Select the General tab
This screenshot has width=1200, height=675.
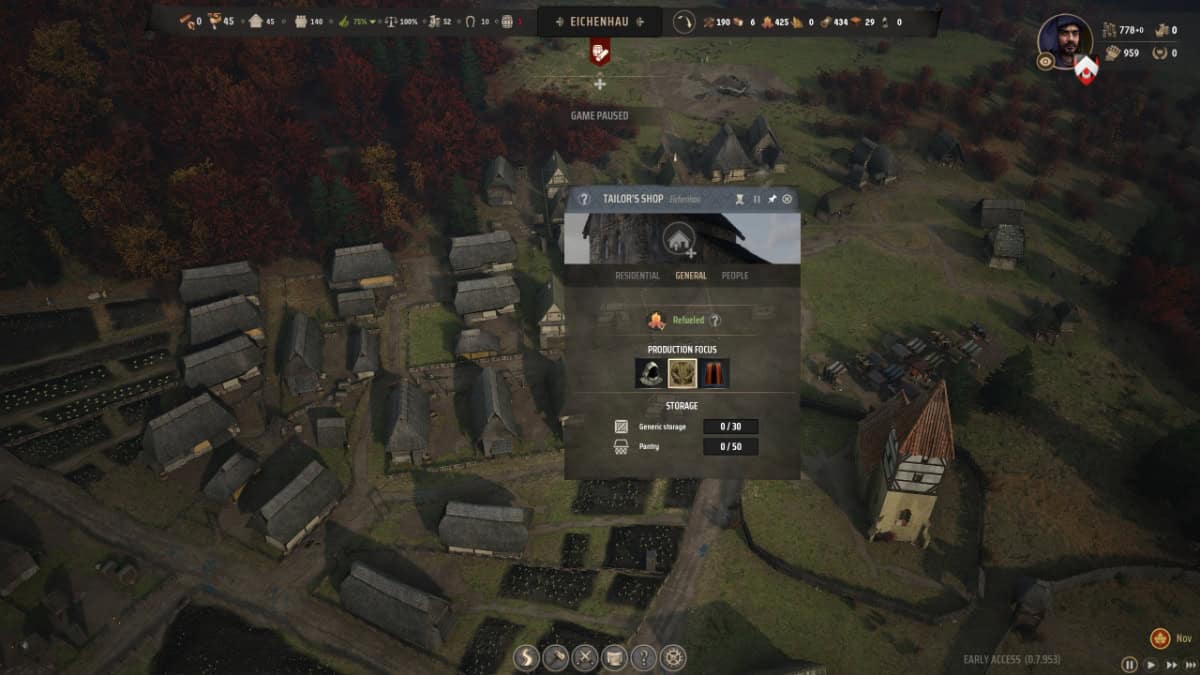(x=691, y=275)
